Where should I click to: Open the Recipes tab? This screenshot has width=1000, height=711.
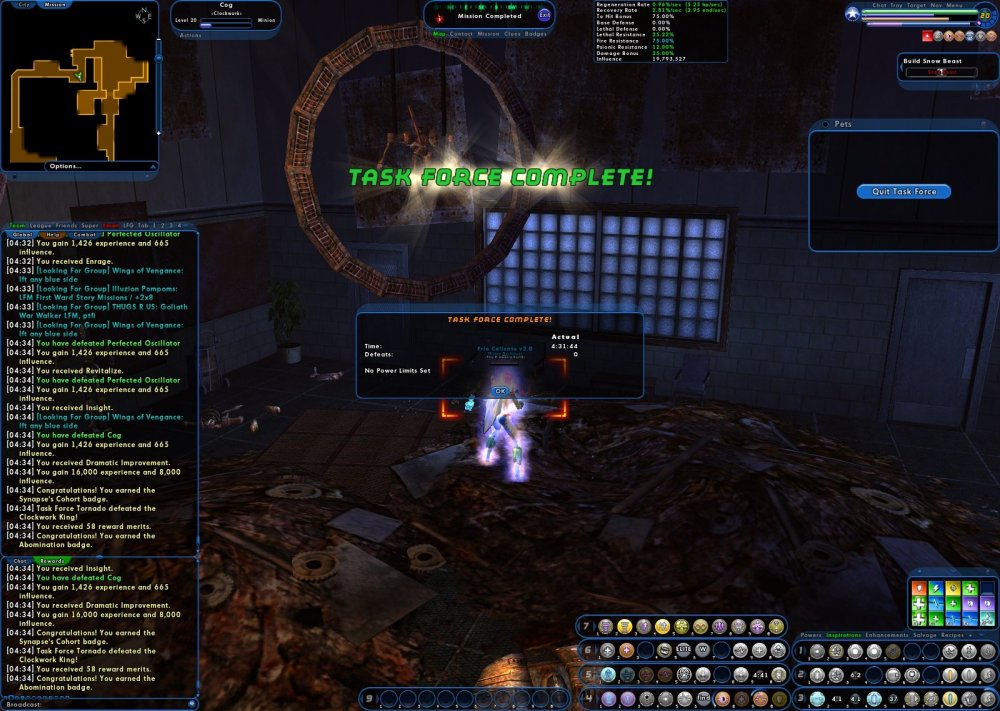point(953,635)
